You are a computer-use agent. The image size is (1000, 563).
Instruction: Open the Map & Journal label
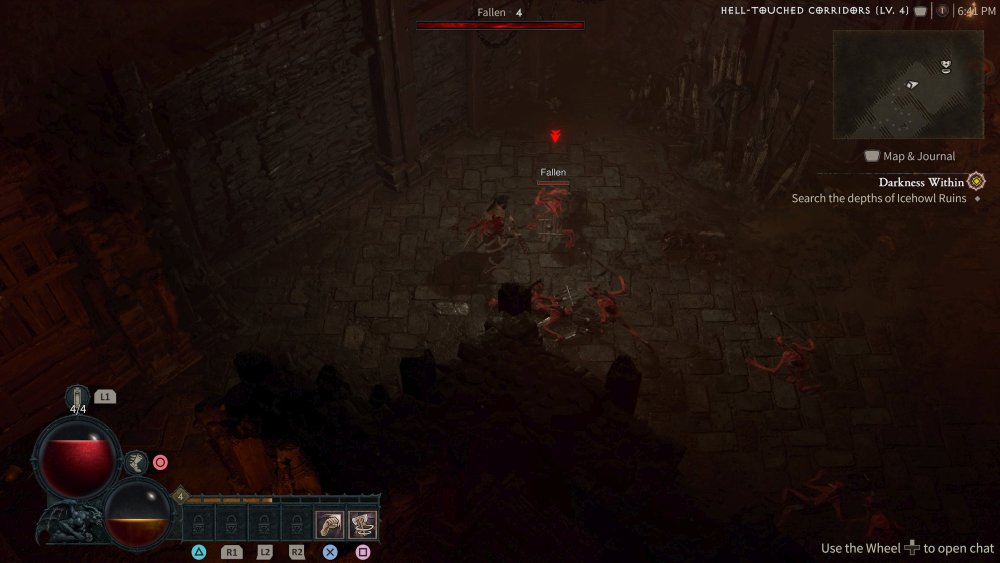tap(918, 156)
